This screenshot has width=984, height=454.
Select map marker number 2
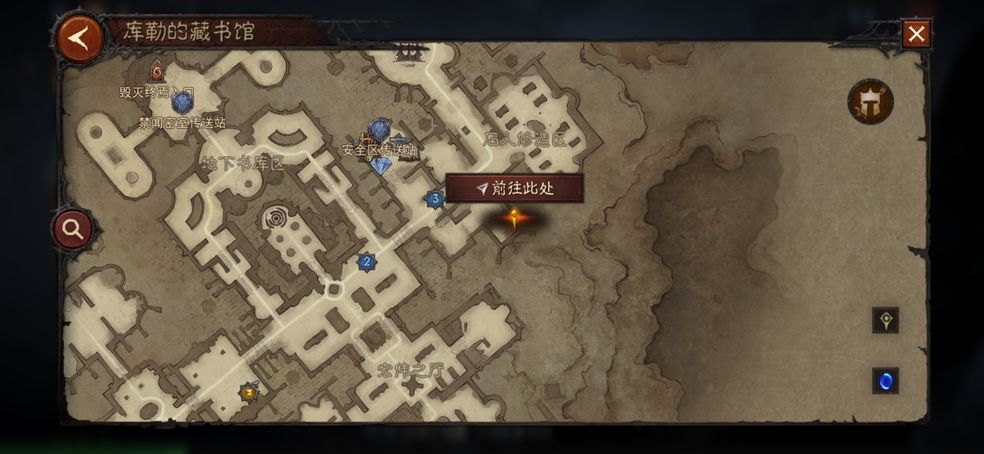coord(366,262)
